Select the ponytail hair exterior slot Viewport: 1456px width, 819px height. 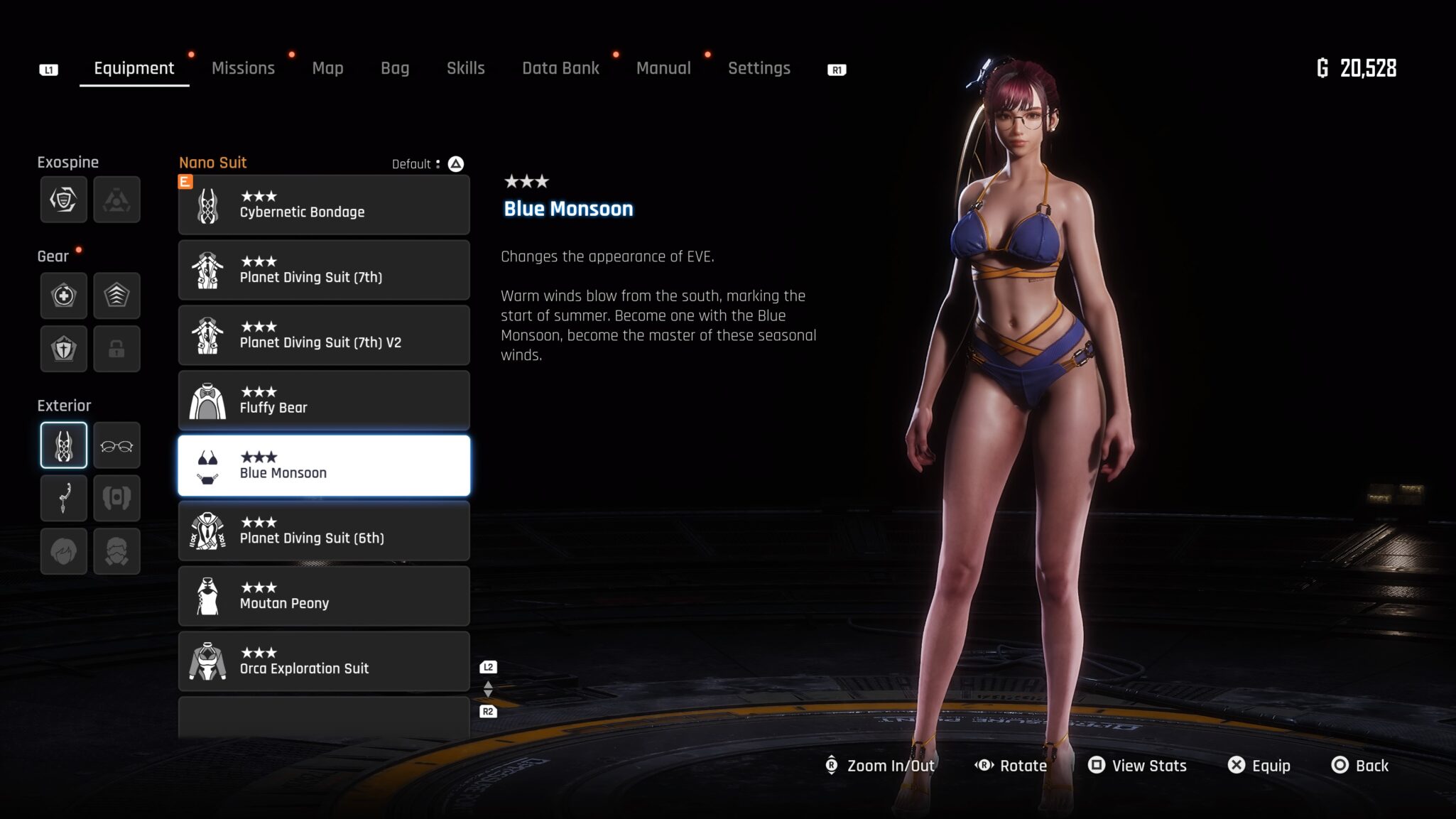point(64,498)
